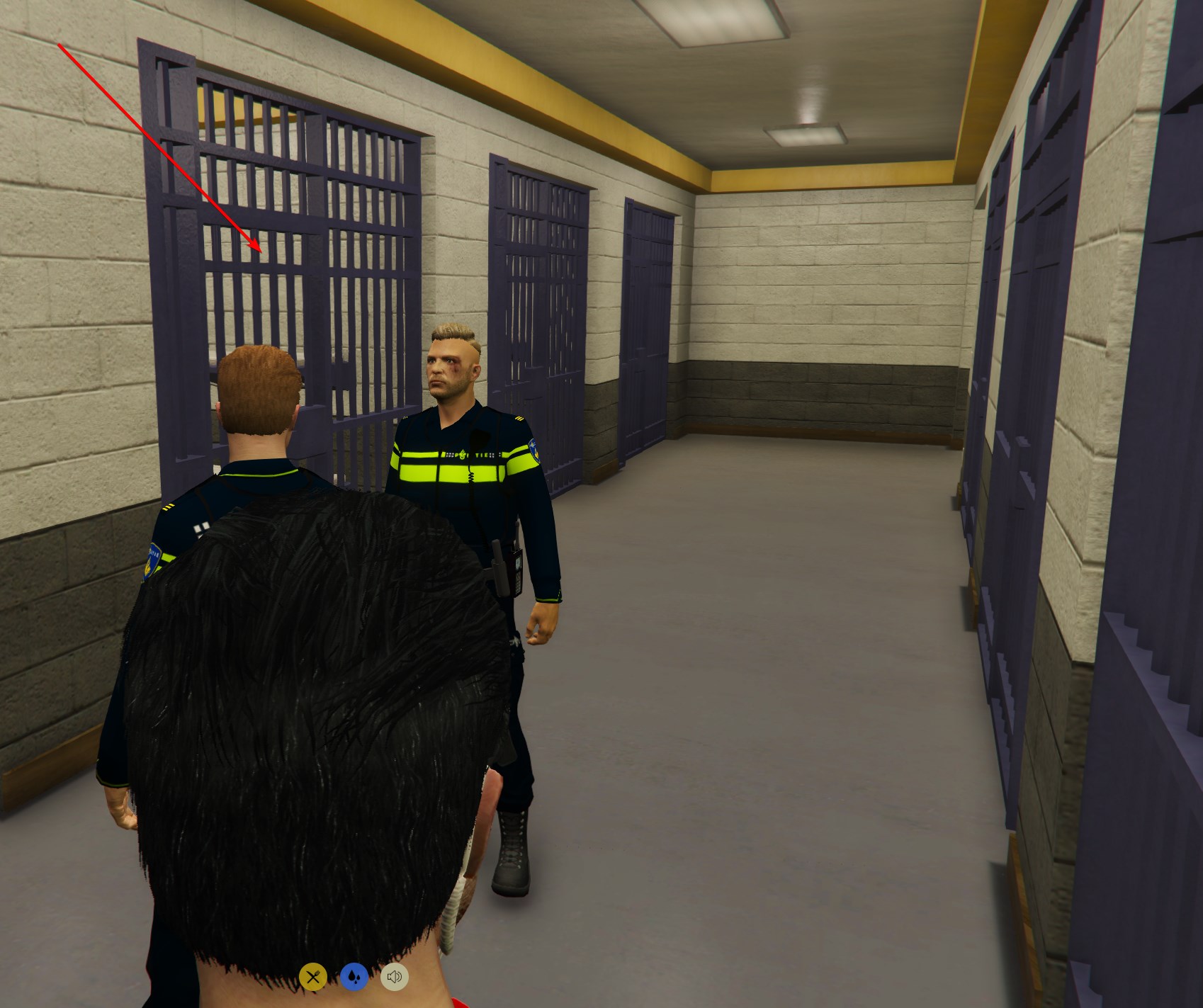Image resolution: width=1203 pixels, height=1008 pixels.
Task: Toggle the voice speaker icon
Action: [395, 978]
